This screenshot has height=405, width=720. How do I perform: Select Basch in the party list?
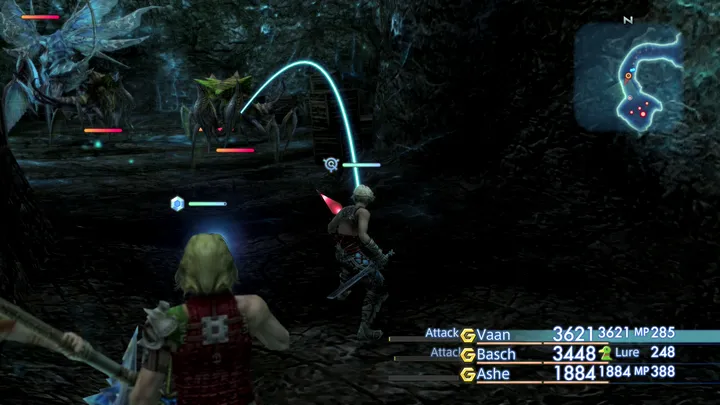496,354
